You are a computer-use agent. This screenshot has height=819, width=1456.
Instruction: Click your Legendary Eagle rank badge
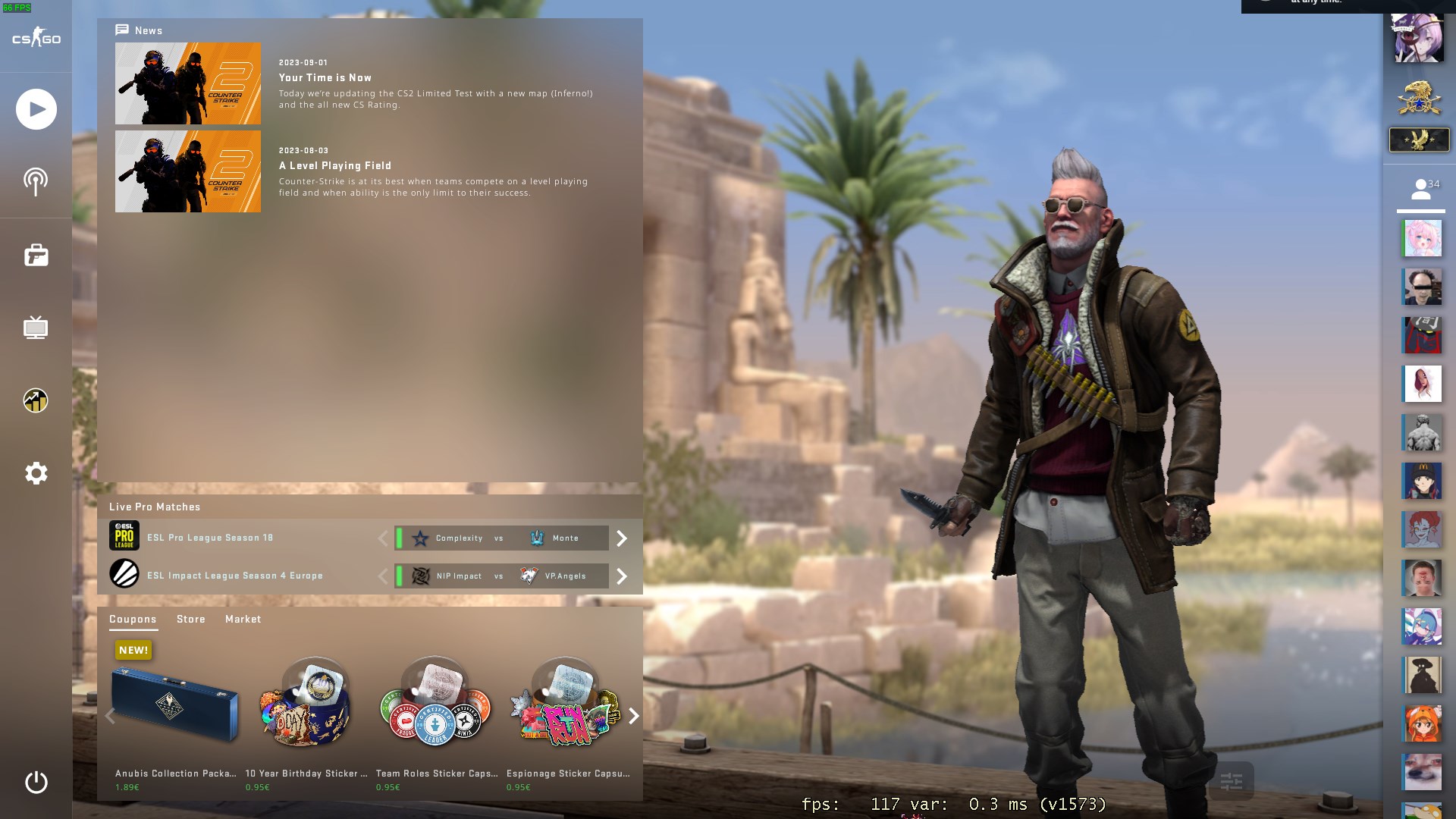click(1418, 140)
